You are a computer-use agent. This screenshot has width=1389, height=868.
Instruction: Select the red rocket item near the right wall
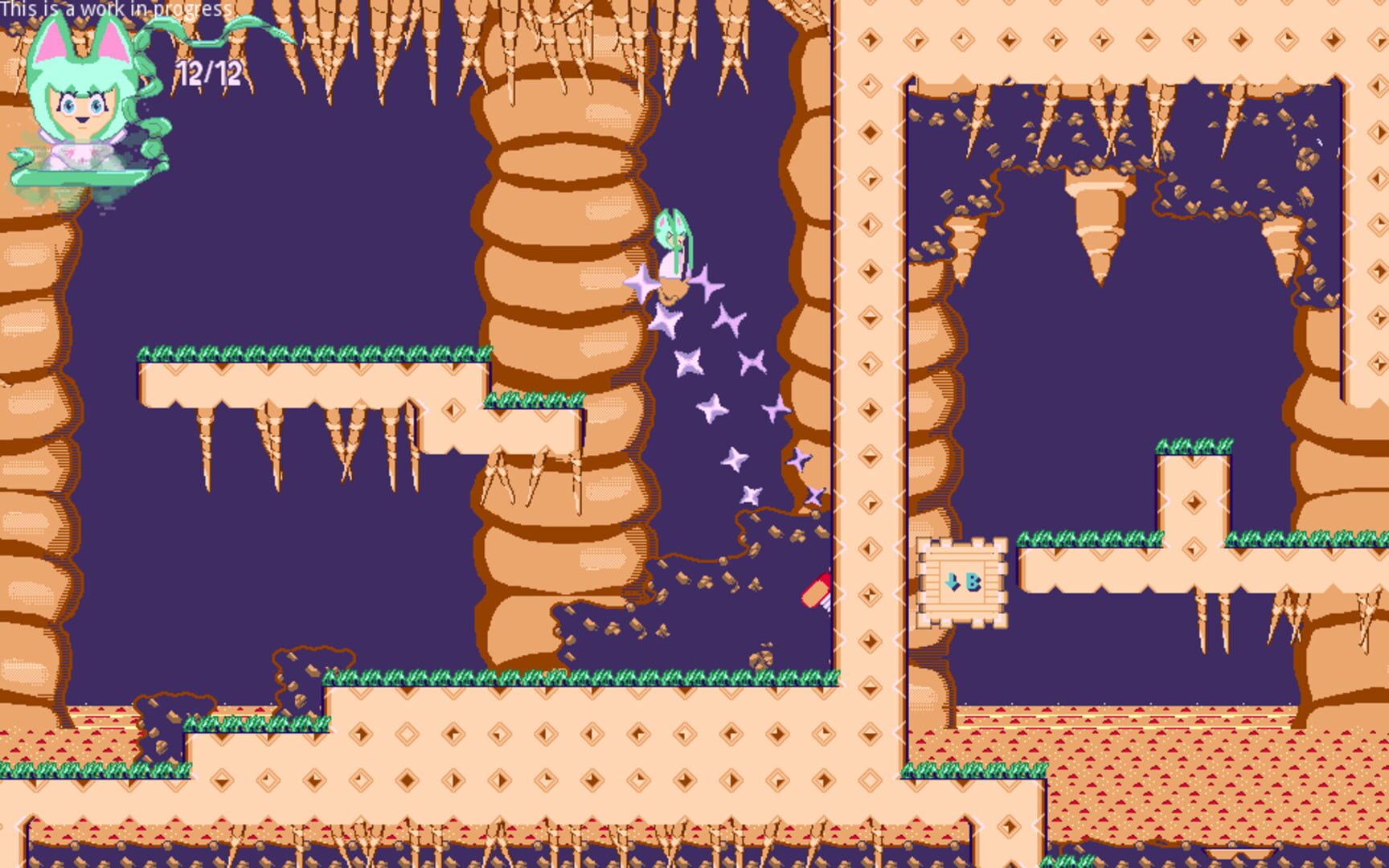pyautogui.click(x=816, y=591)
